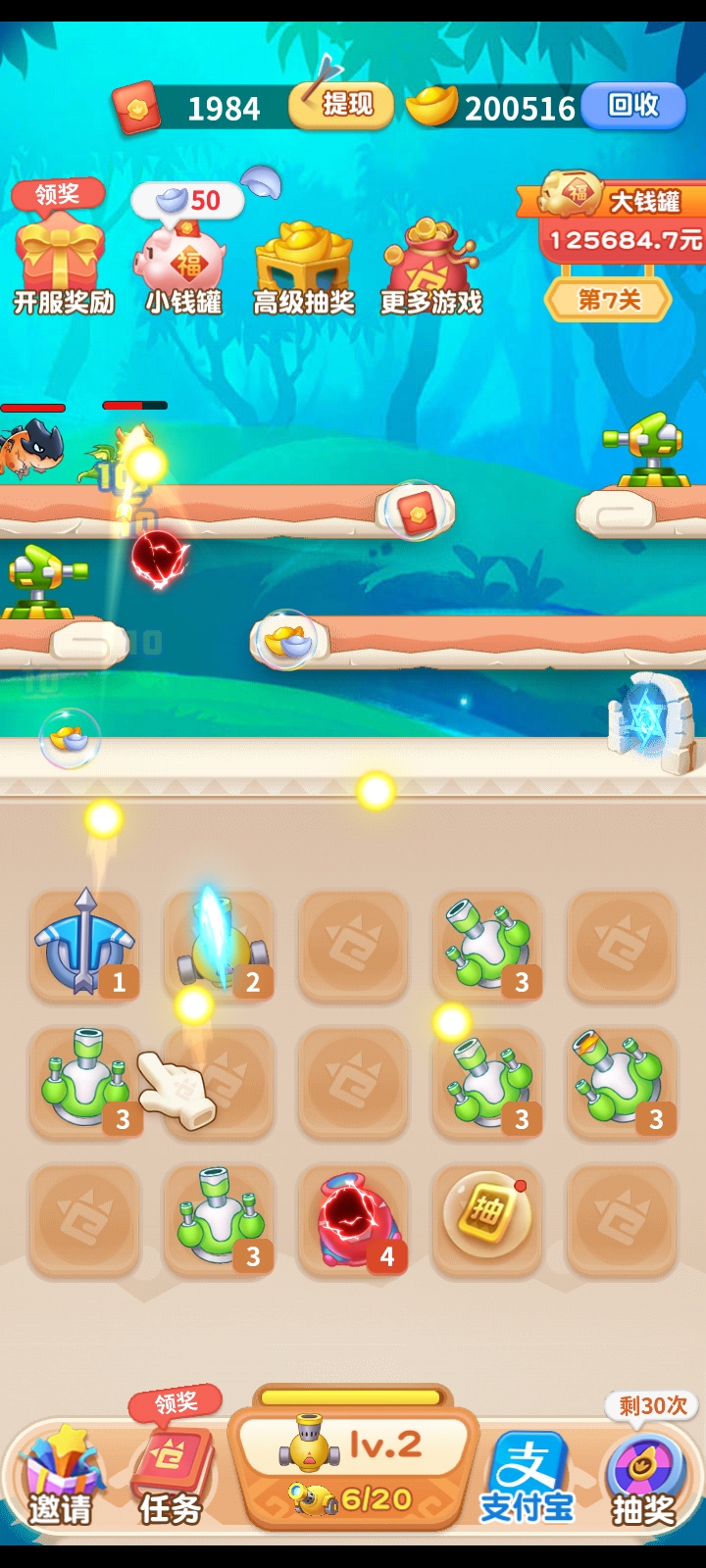Tap the blue 回收 recycle button
The image size is (706, 1568).
(632, 106)
